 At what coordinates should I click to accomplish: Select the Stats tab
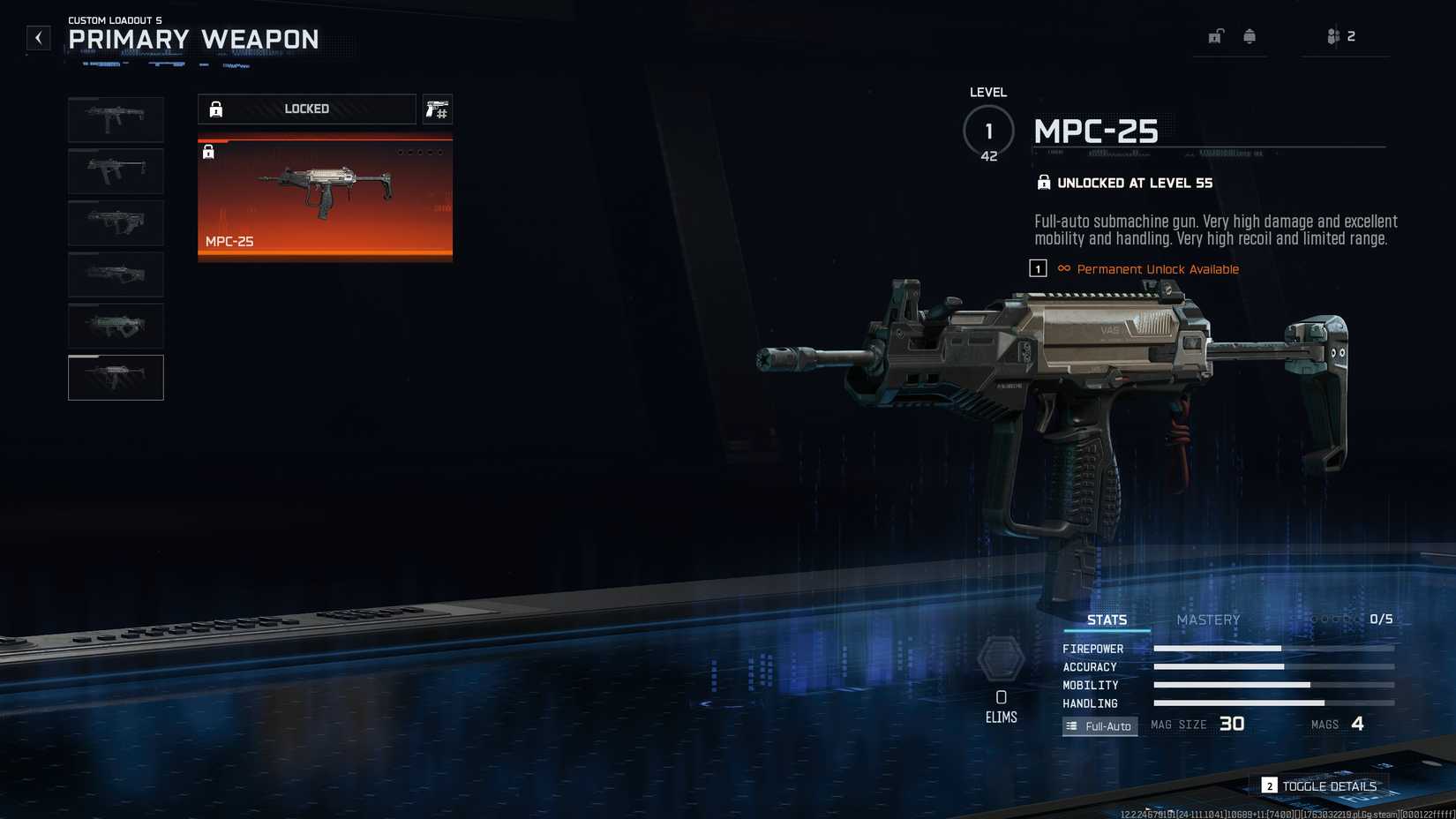tap(1107, 620)
